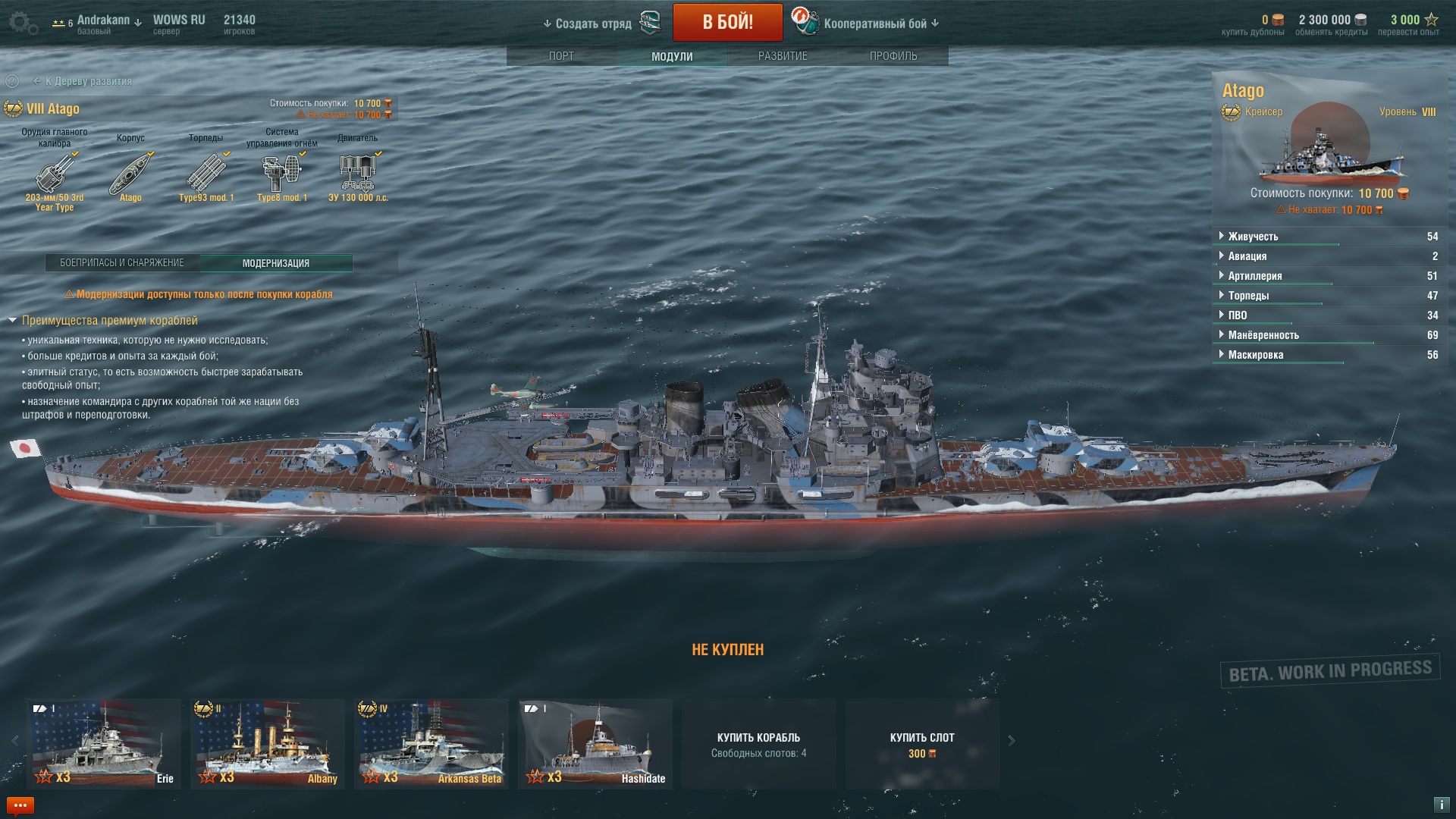Return via К Дереву развития link
The width and height of the screenshot is (1456, 819).
[88, 81]
